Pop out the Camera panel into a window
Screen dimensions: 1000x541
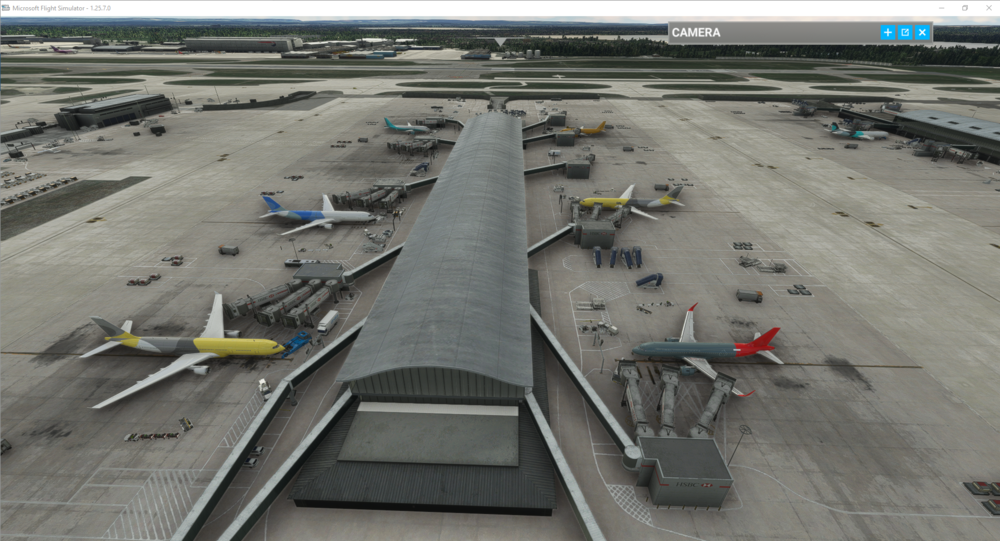(x=905, y=33)
